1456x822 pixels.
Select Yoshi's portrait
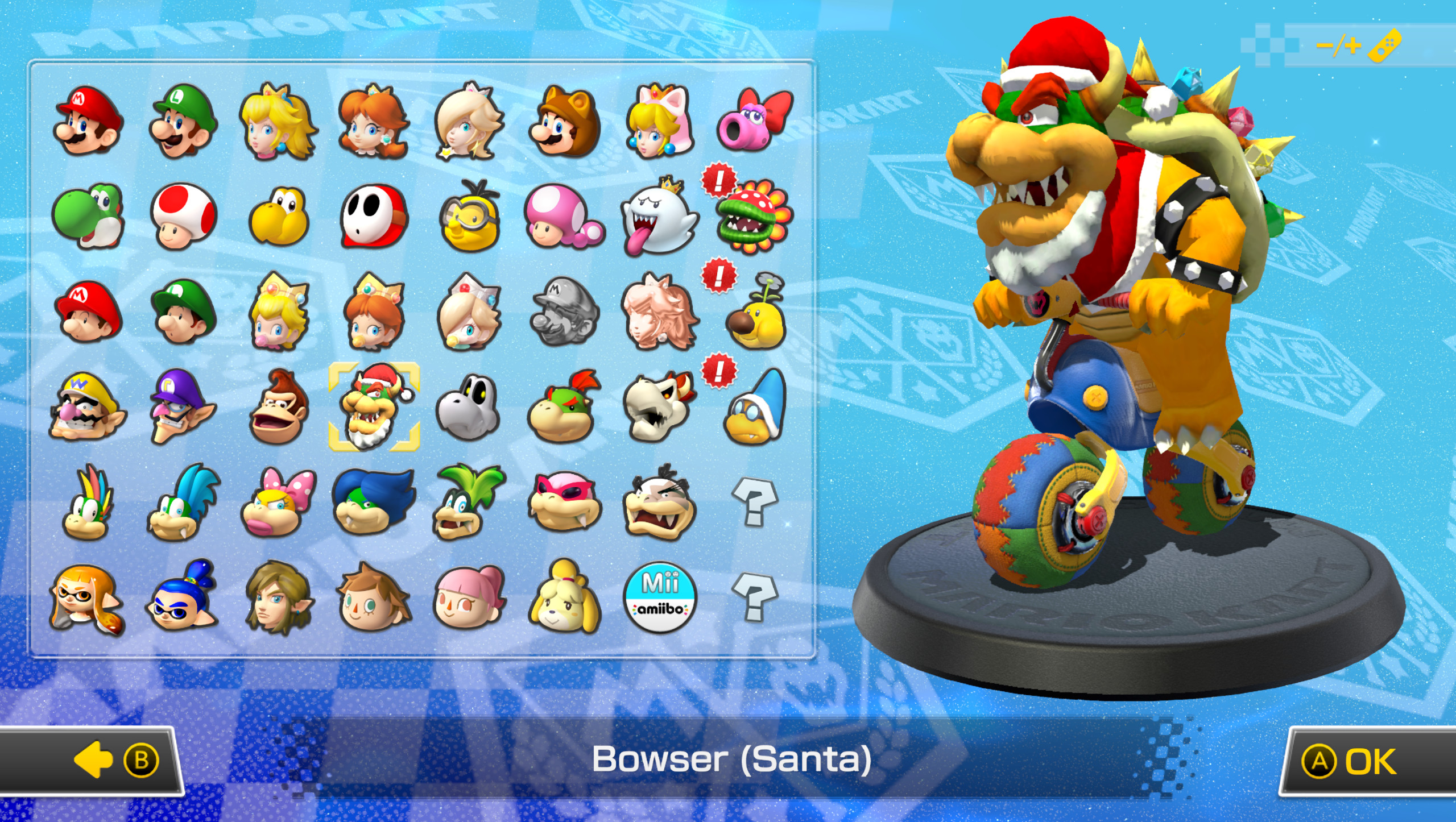point(88,216)
